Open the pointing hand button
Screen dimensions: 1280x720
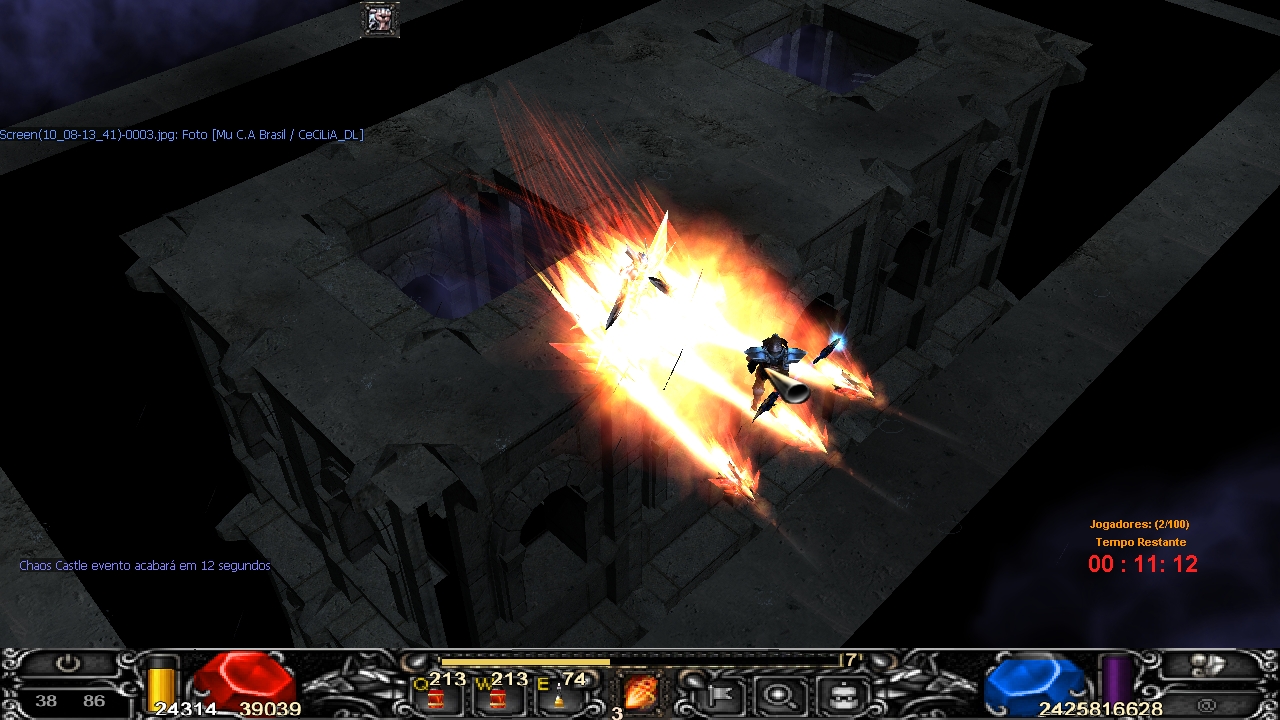(x=1207, y=665)
